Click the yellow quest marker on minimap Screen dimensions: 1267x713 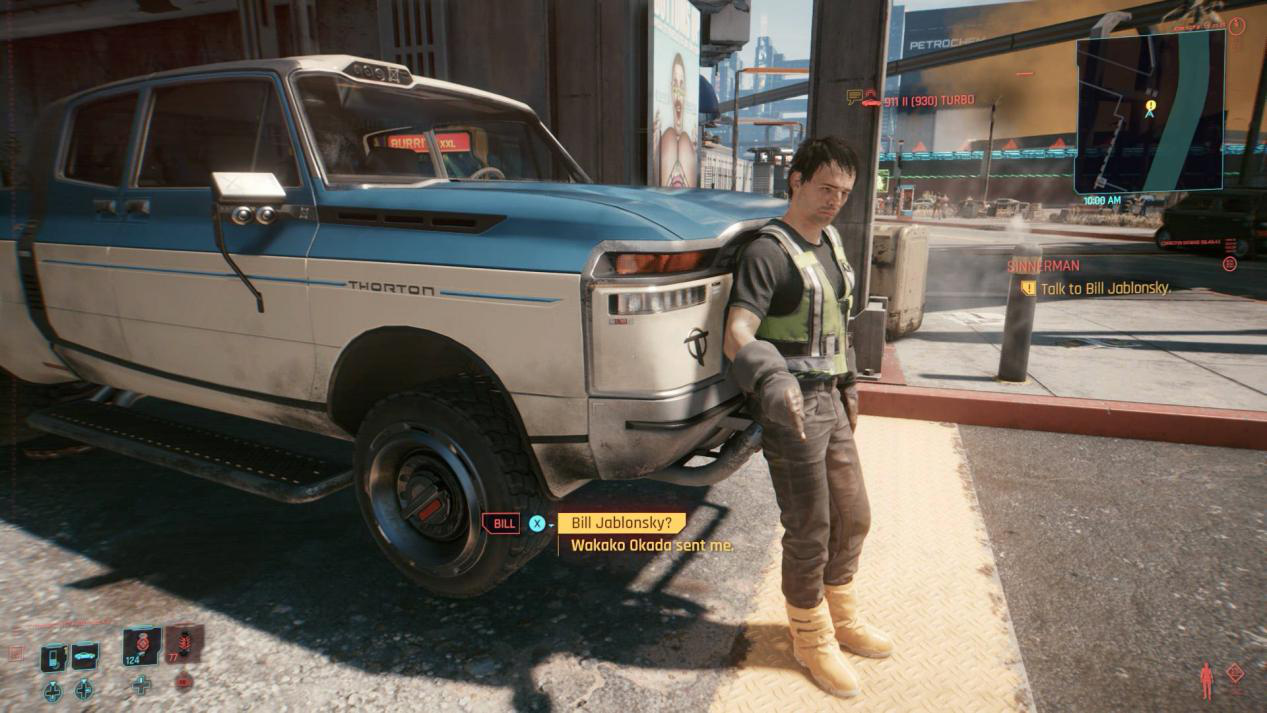pos(1151,105)
